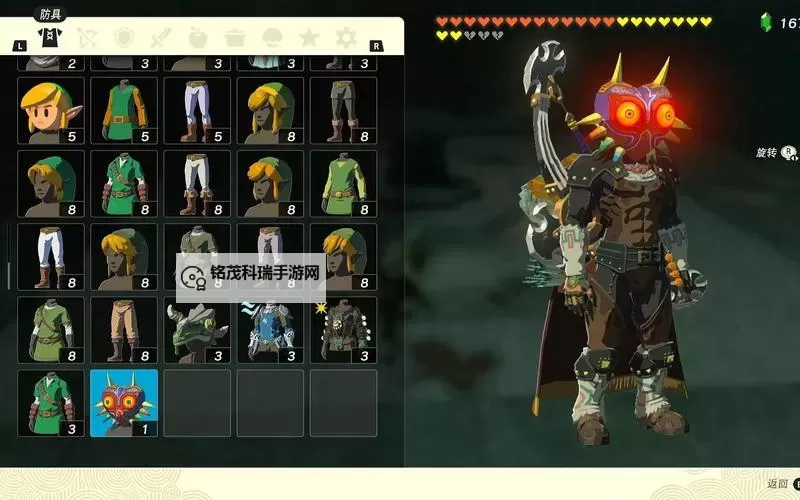Screen dimensions: 800x500
Task: Switch to the gear system tab
Action: coord(346,39)
